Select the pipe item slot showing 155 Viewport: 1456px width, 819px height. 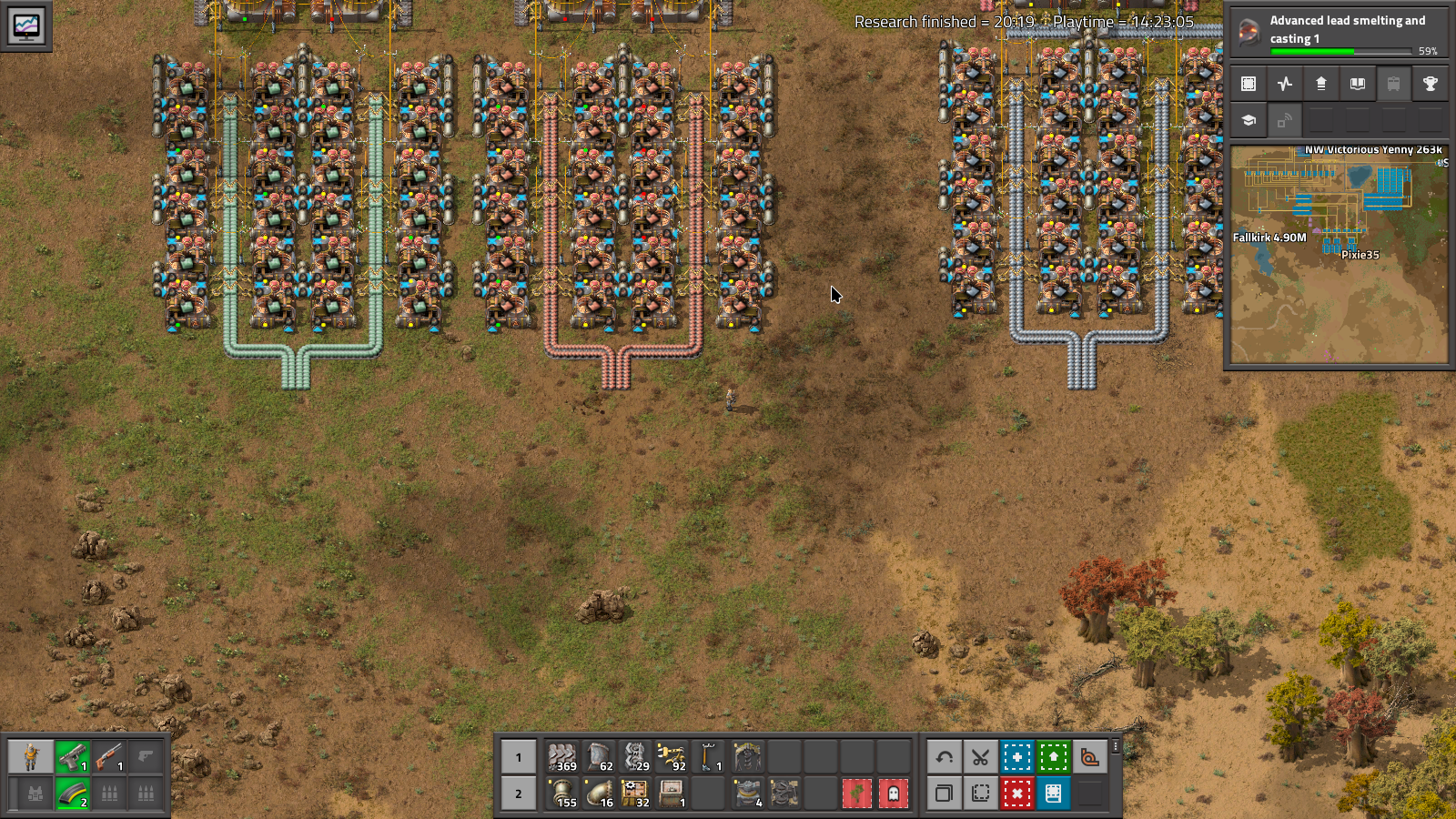point(562,794)
